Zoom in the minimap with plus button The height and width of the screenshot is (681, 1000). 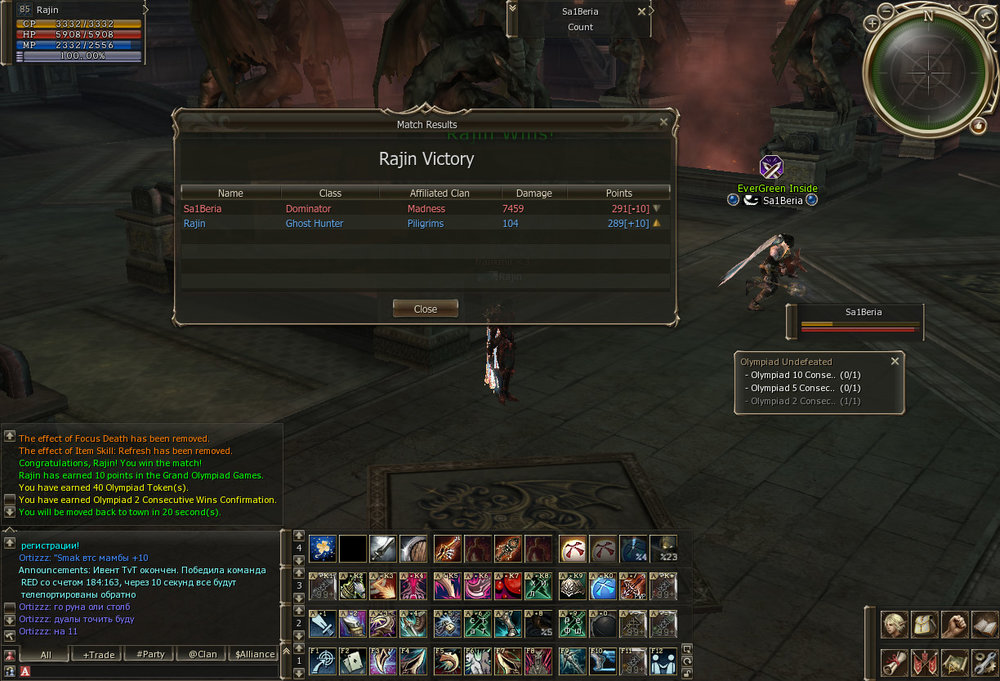tap(872, 22)
